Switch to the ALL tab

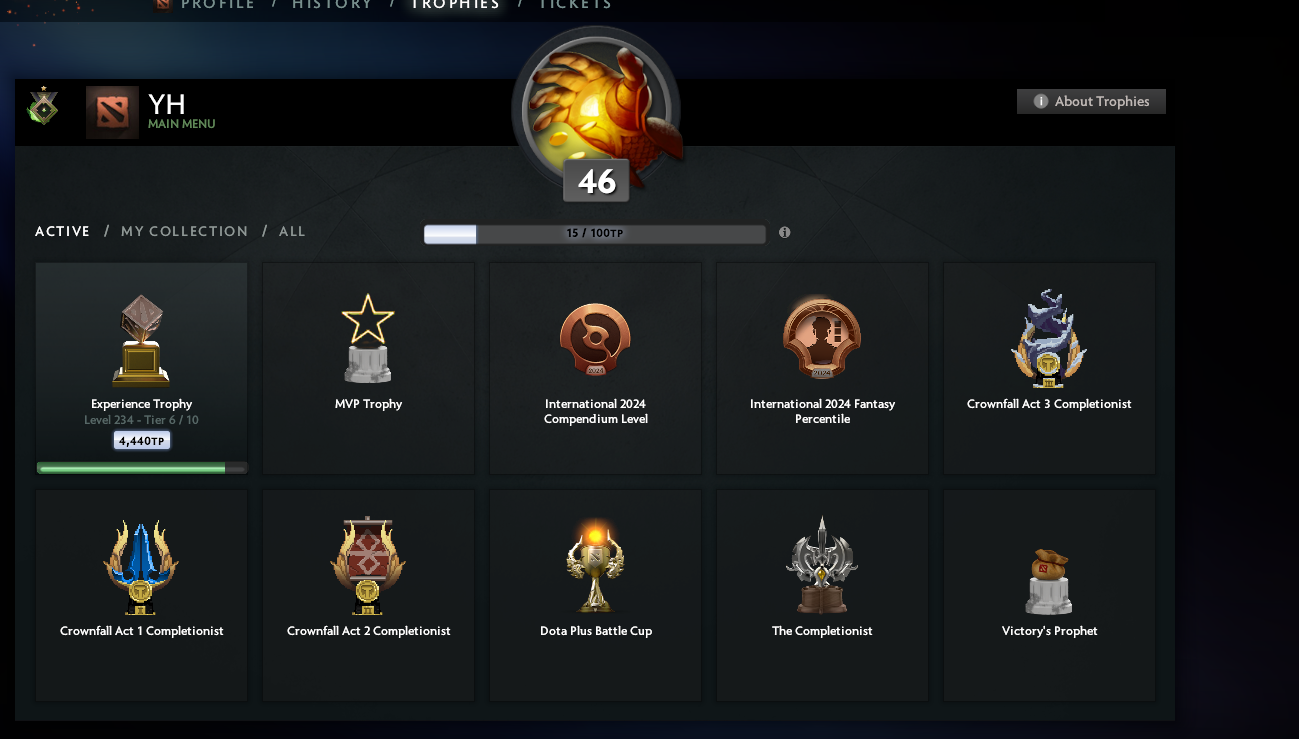point(292,231)
